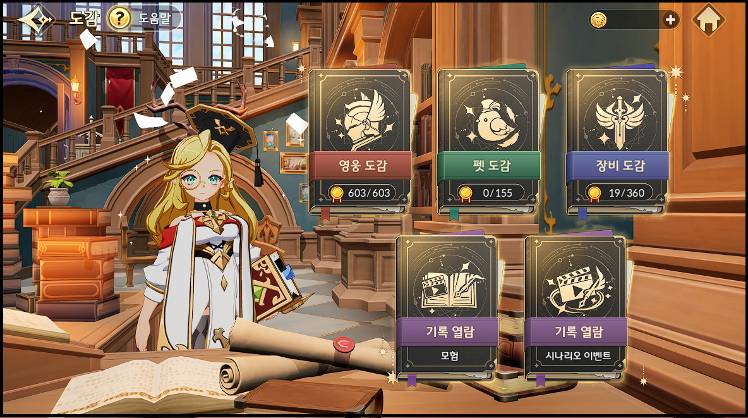
Task: Open the 도움말 help button
Action: pyautogui.click(x=145, y=18)
